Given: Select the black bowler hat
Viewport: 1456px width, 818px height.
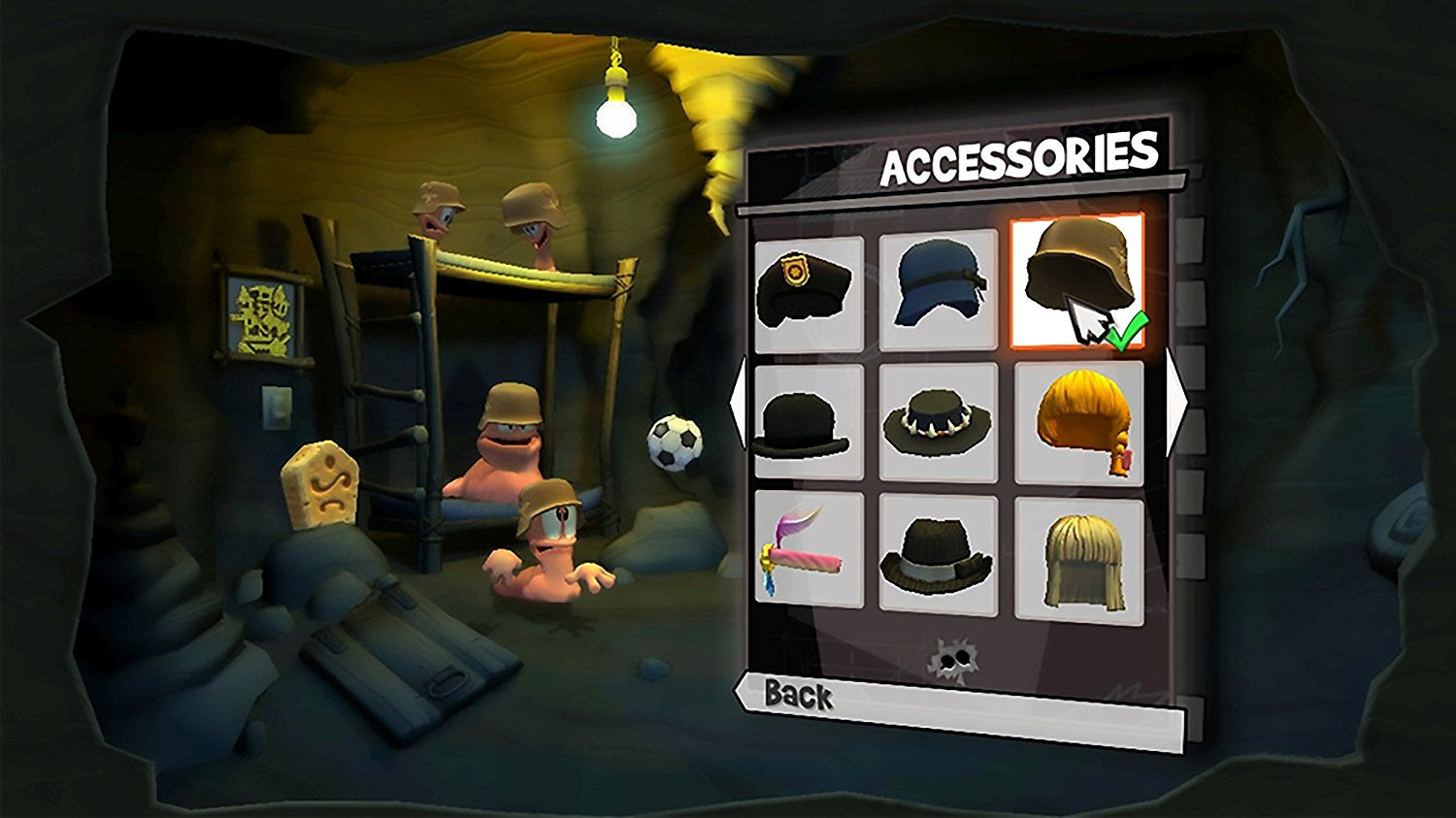Looking at the screenshot, I should (808, 422).
